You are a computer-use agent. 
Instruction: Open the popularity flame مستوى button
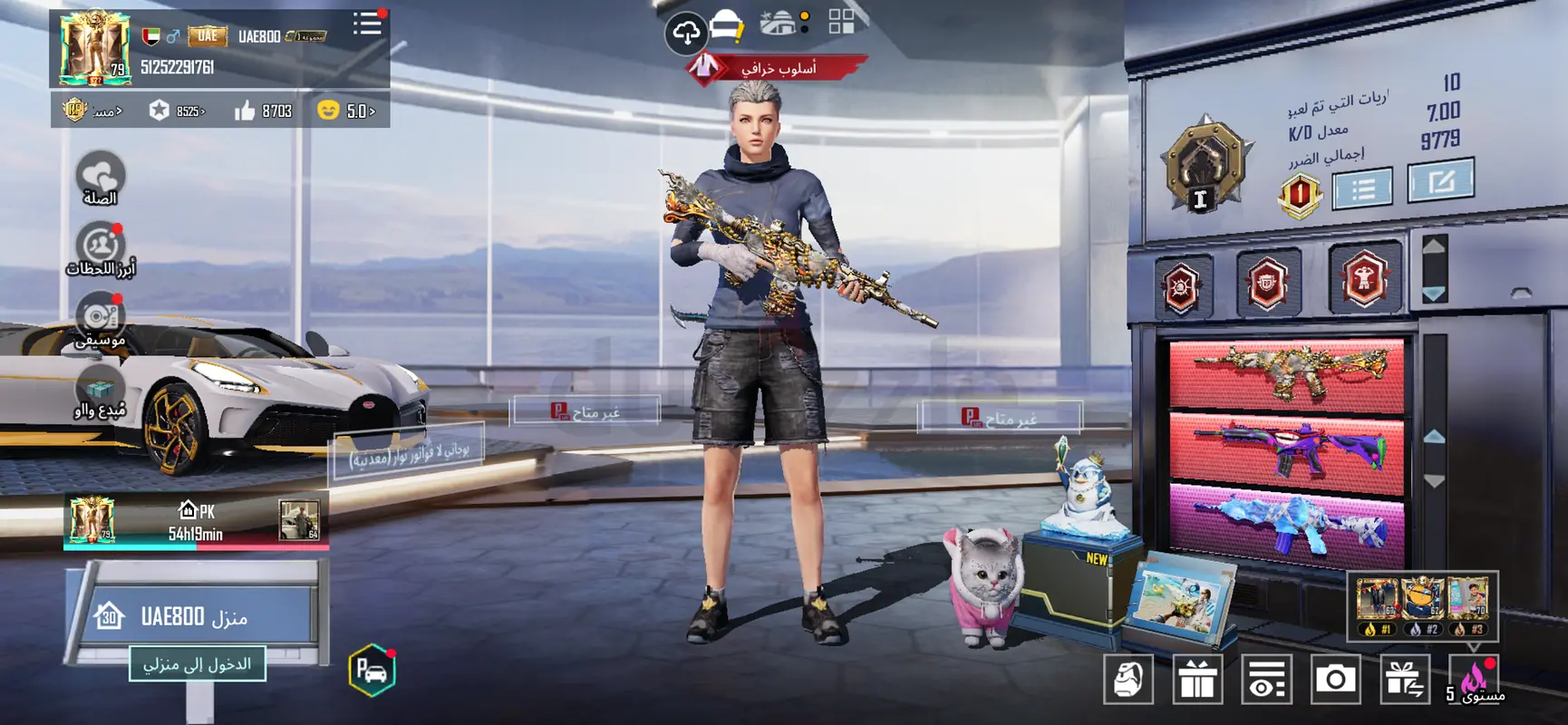[1475, 680]
